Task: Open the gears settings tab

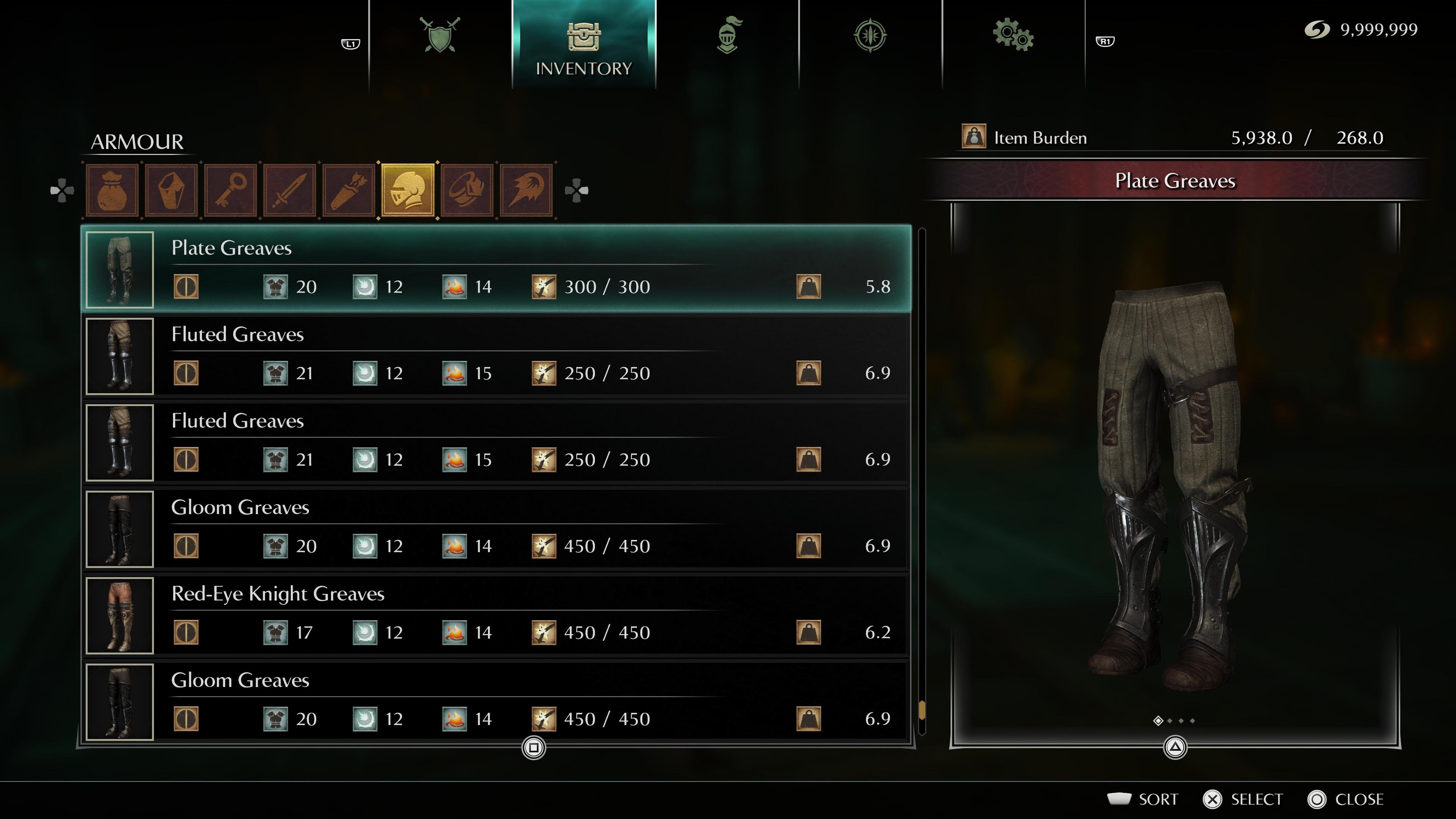Action: [x=1013, y=36]
